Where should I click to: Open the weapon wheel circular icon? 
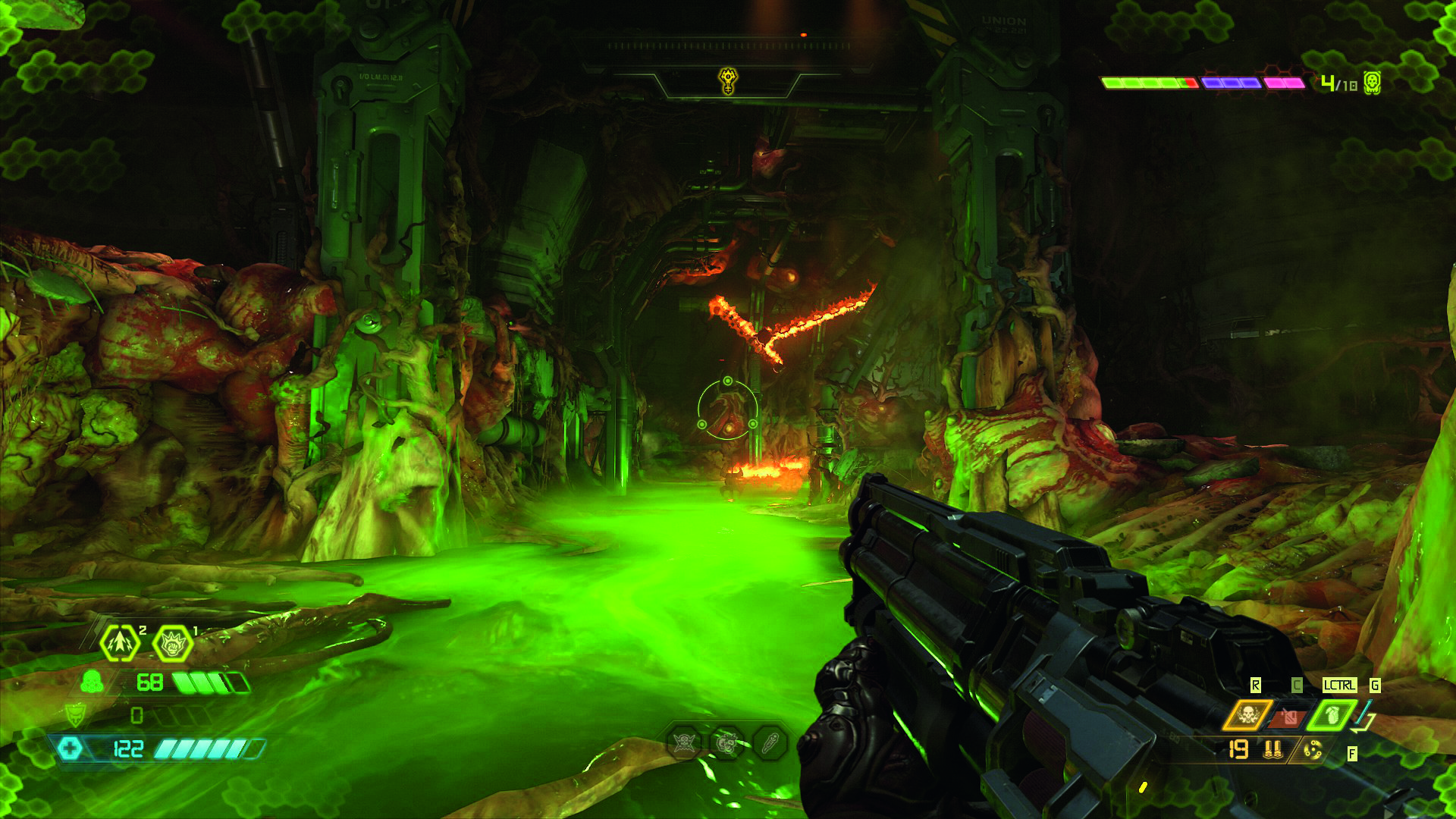click(x=1313, y=751)
